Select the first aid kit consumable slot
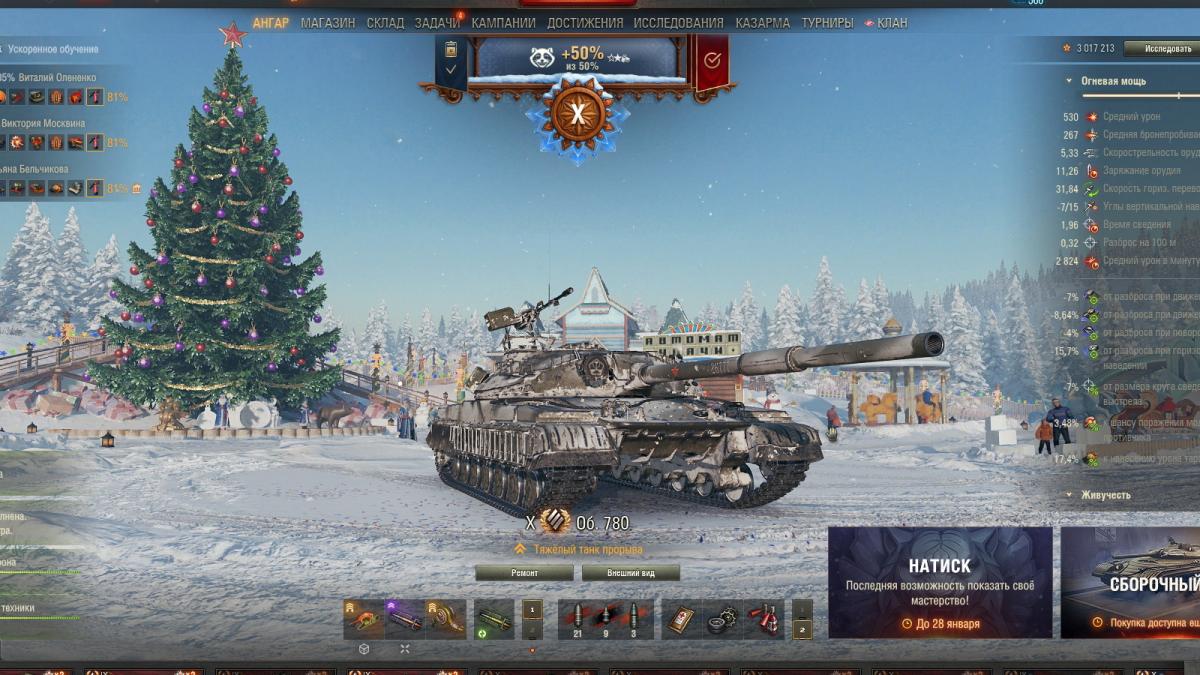This screenshot has width=1200, height=675. 683,619
